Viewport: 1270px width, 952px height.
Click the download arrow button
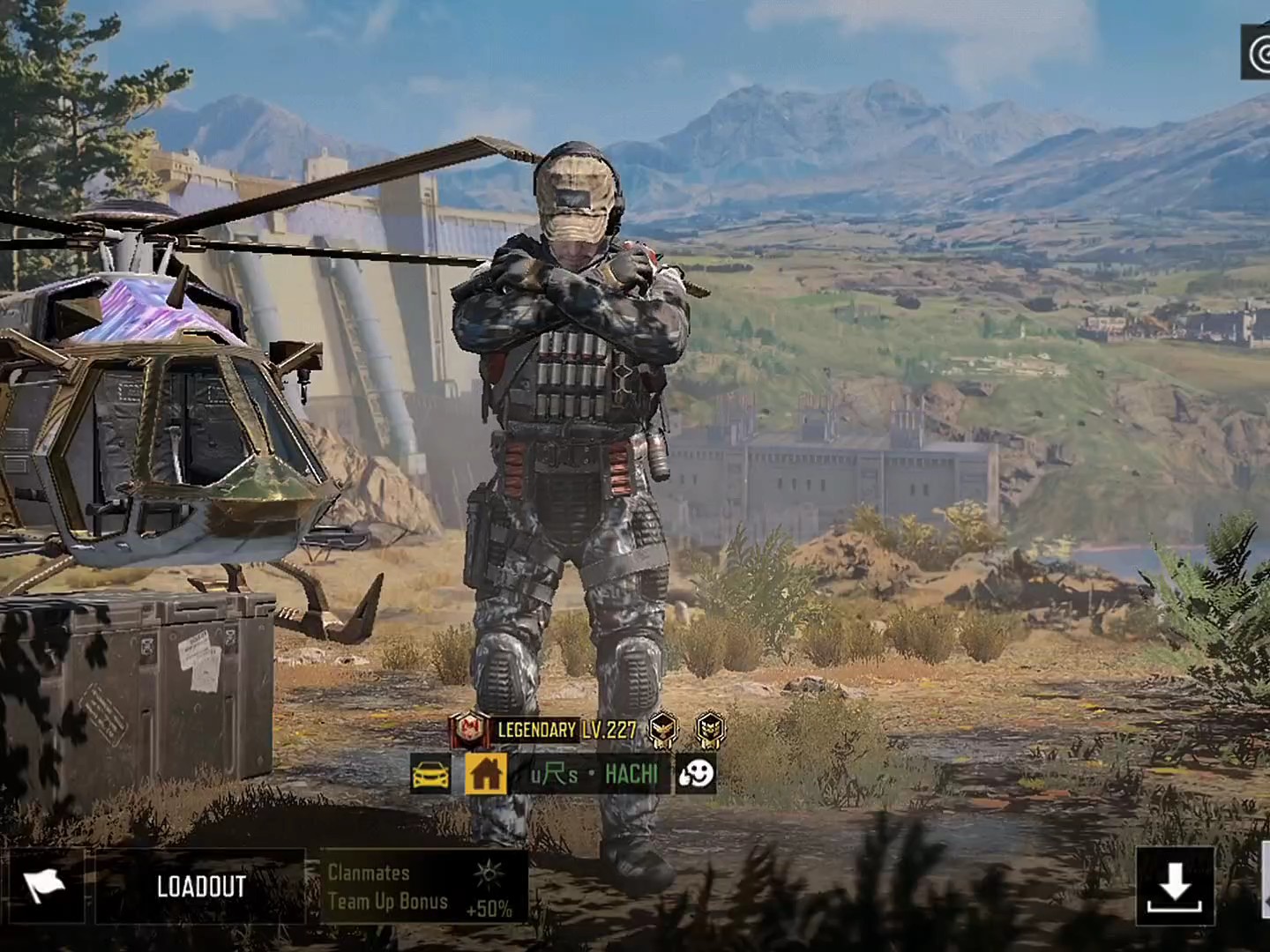(x=1174, y=885)
